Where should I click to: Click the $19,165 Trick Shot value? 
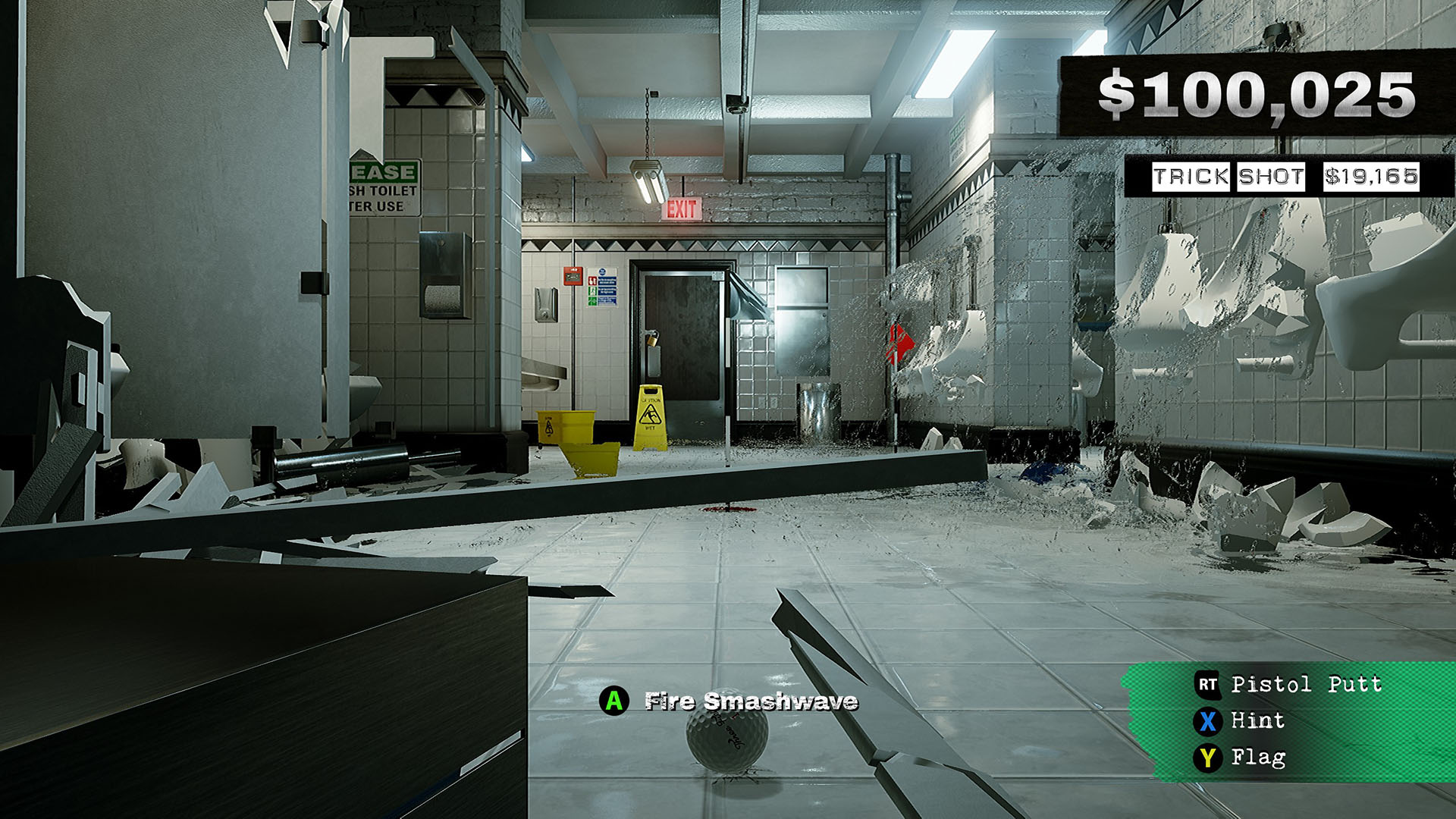pyautogui.click(x=1373, y=177)
